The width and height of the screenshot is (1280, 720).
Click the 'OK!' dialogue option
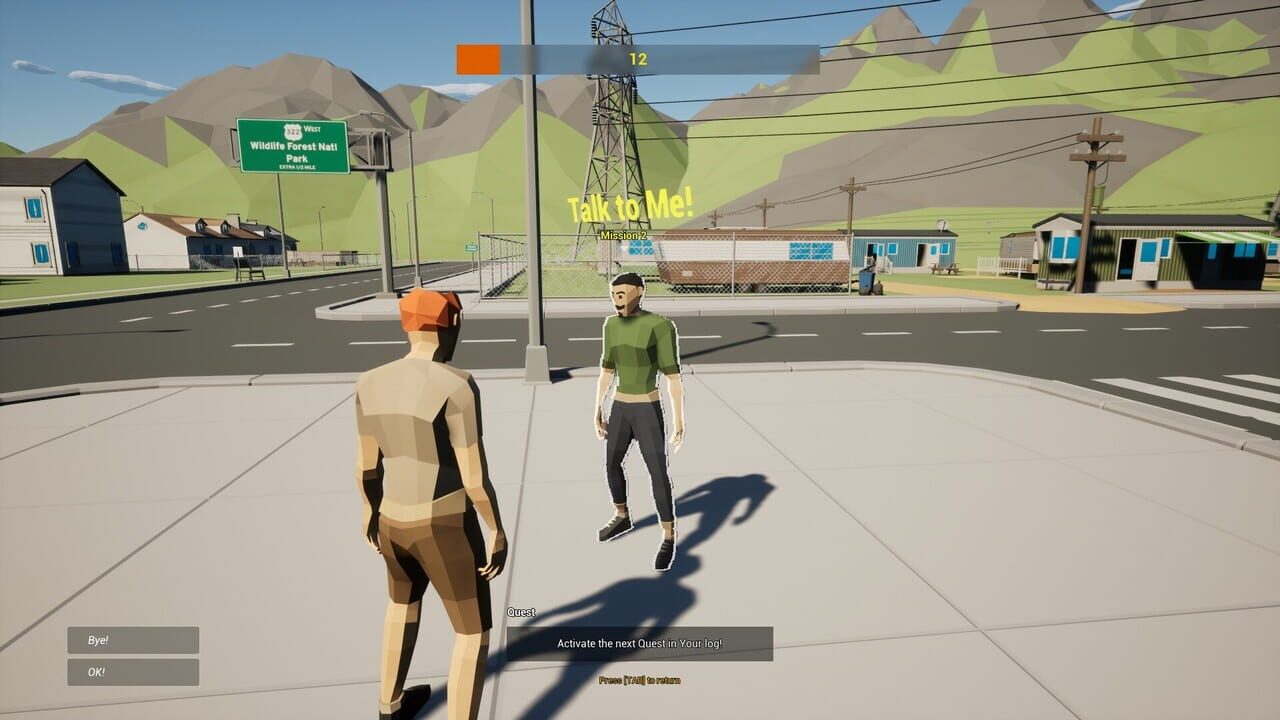pos(131,670)
